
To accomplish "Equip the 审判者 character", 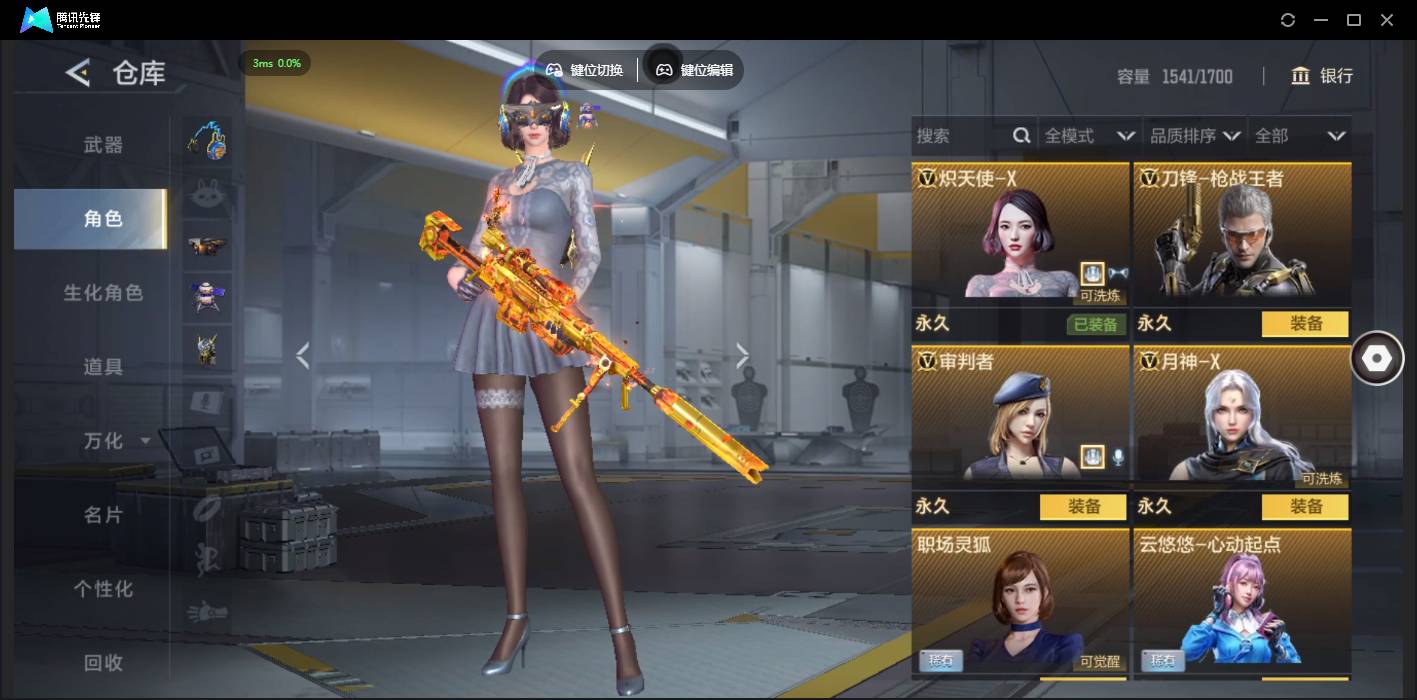I will [x=1083, y=507].
